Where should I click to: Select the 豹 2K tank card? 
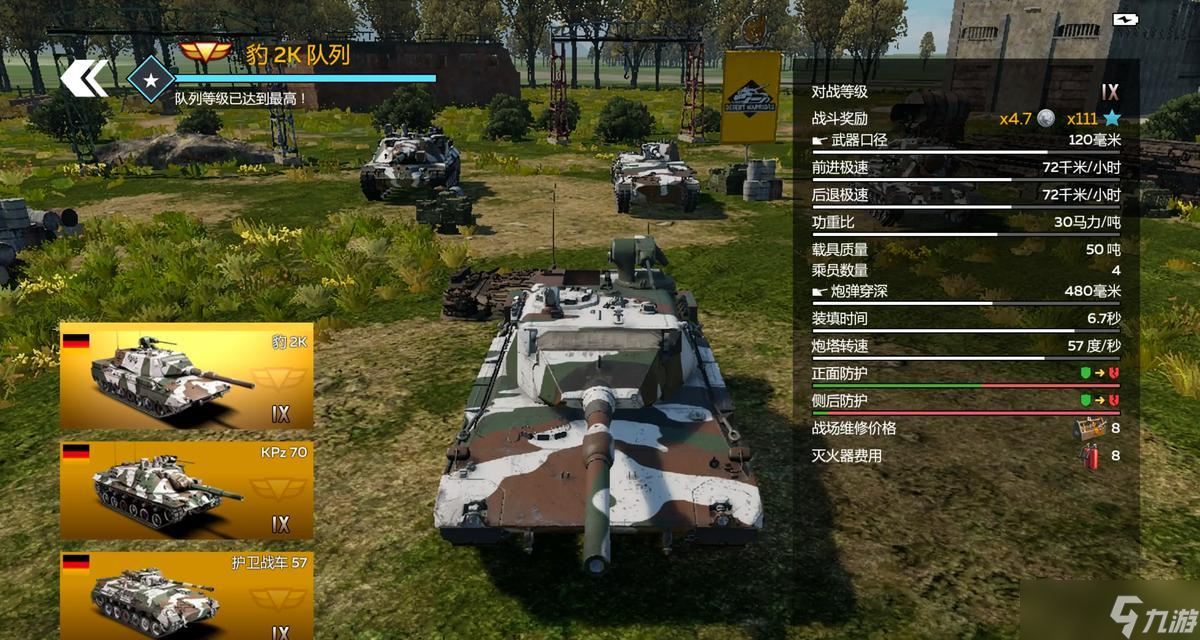point(186,376)
